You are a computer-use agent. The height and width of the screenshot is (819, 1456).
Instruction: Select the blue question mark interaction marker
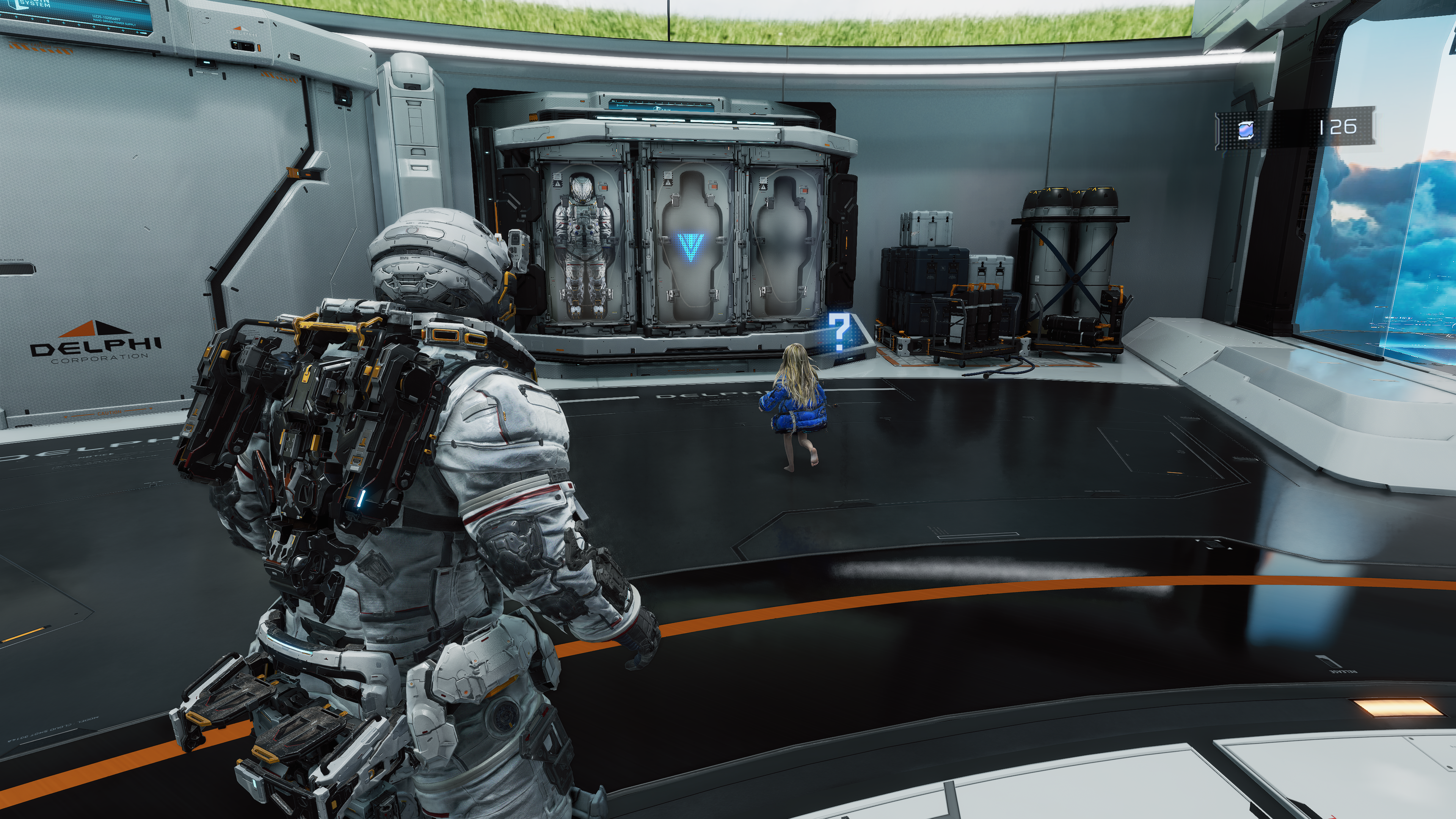pyautogui.click(x=840, y=333)
